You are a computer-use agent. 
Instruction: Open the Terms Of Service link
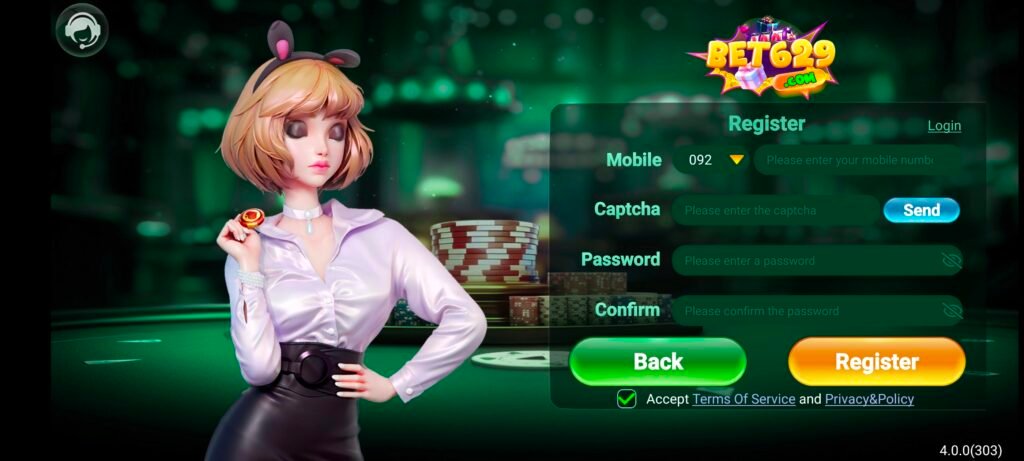click(x=744, y=399)
